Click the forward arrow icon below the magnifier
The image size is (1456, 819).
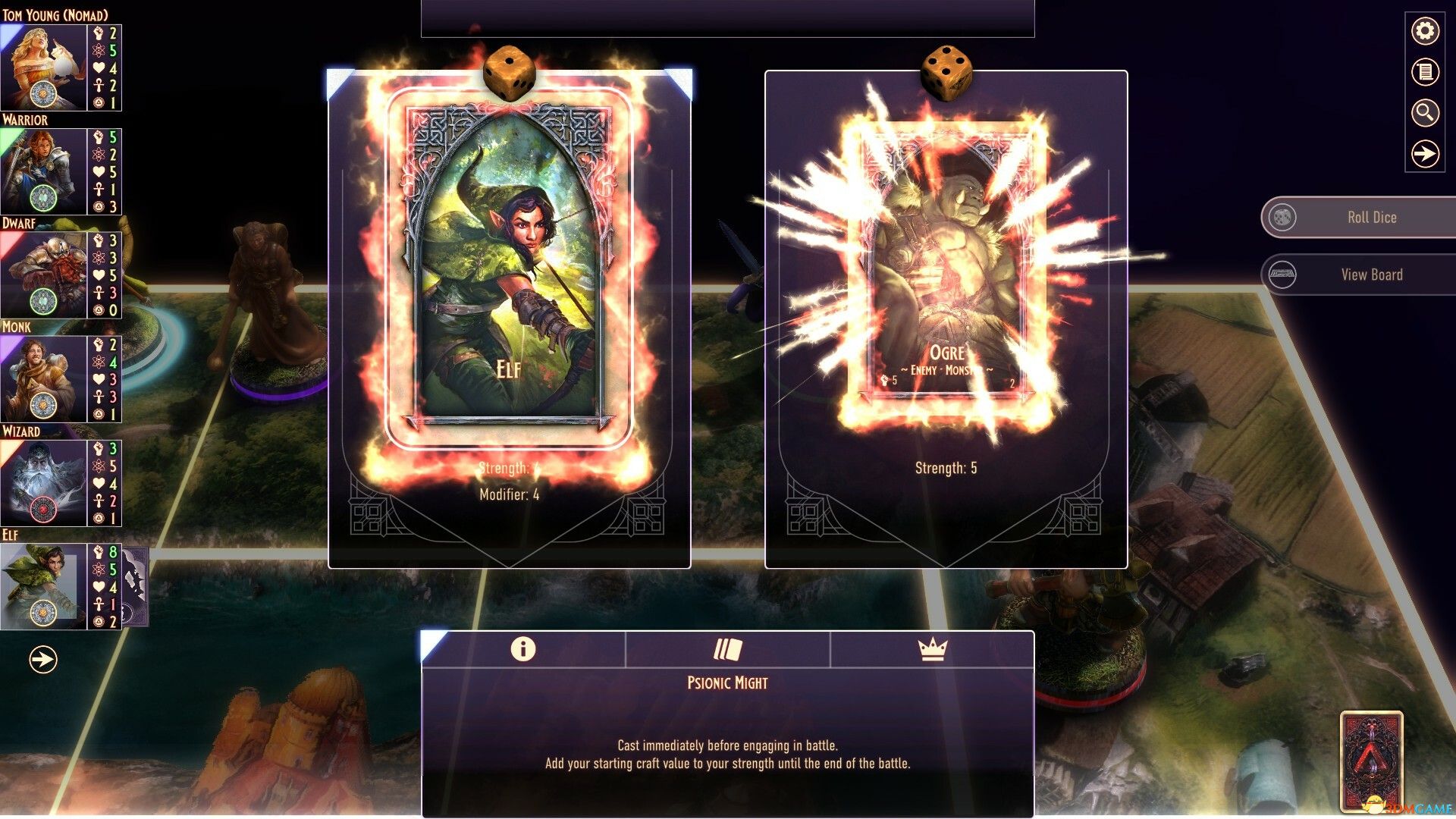click(1424, 154)
